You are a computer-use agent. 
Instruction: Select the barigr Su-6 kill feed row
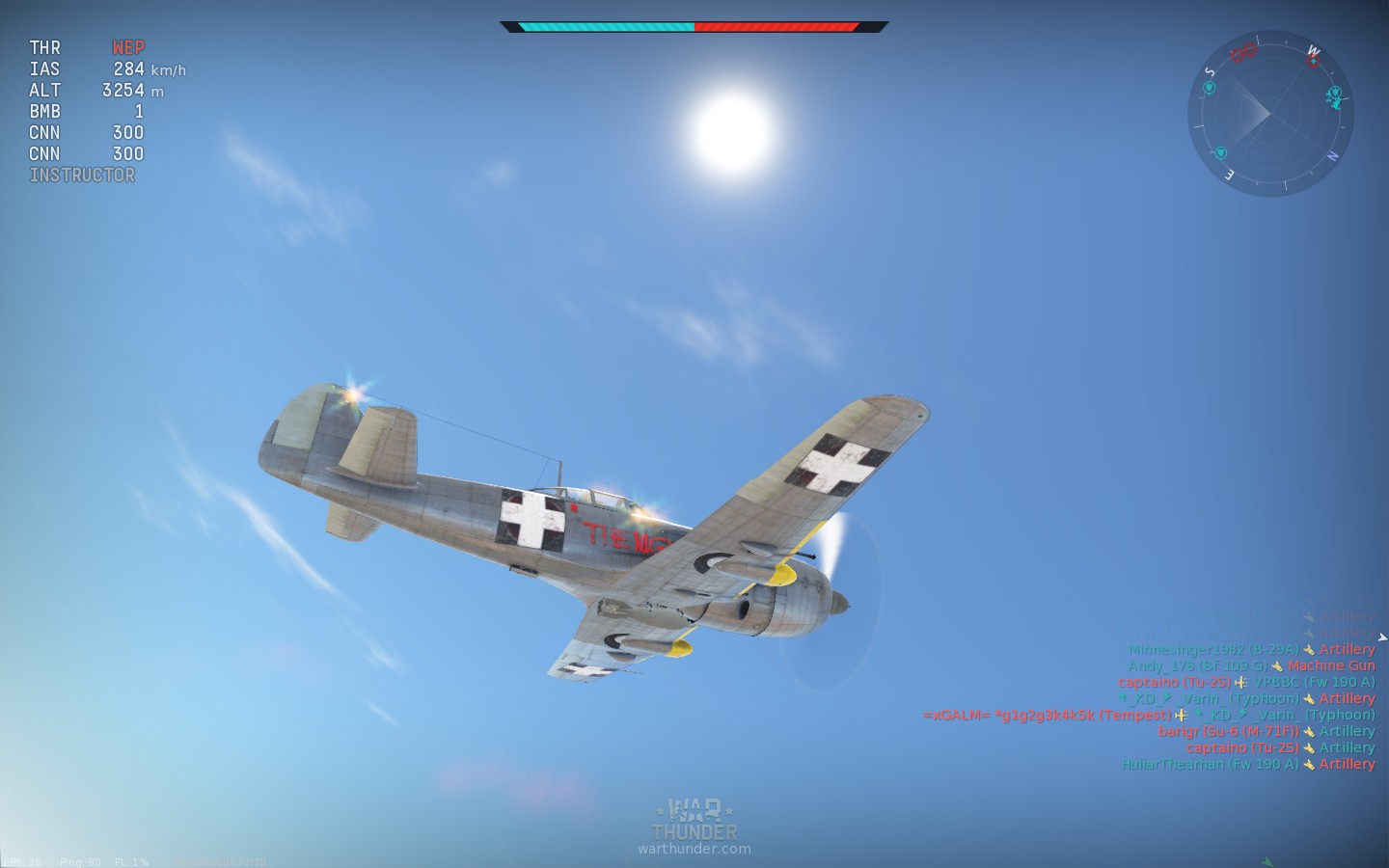coord(1266,731)
